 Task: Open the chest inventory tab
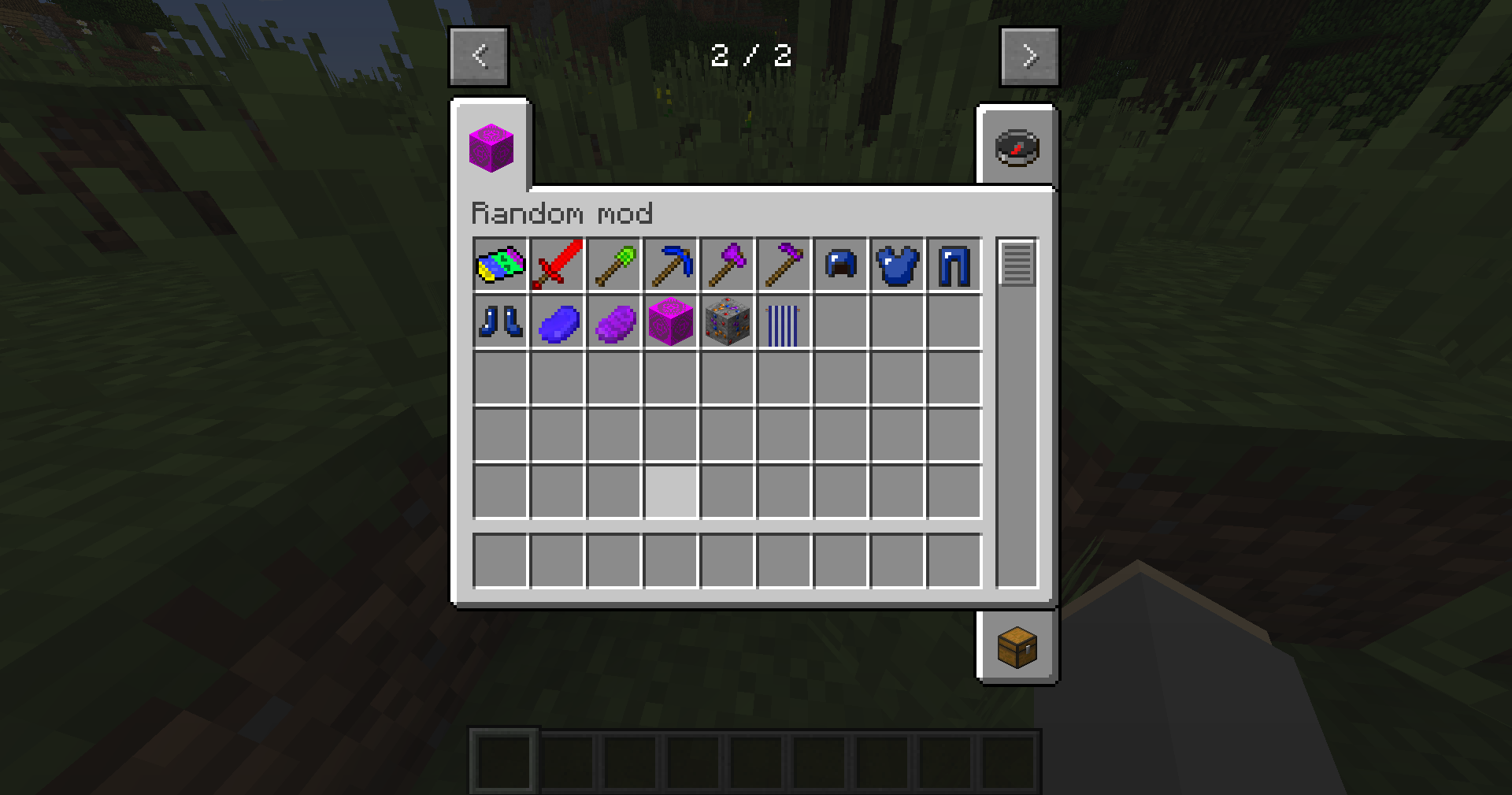[1017, 648]
